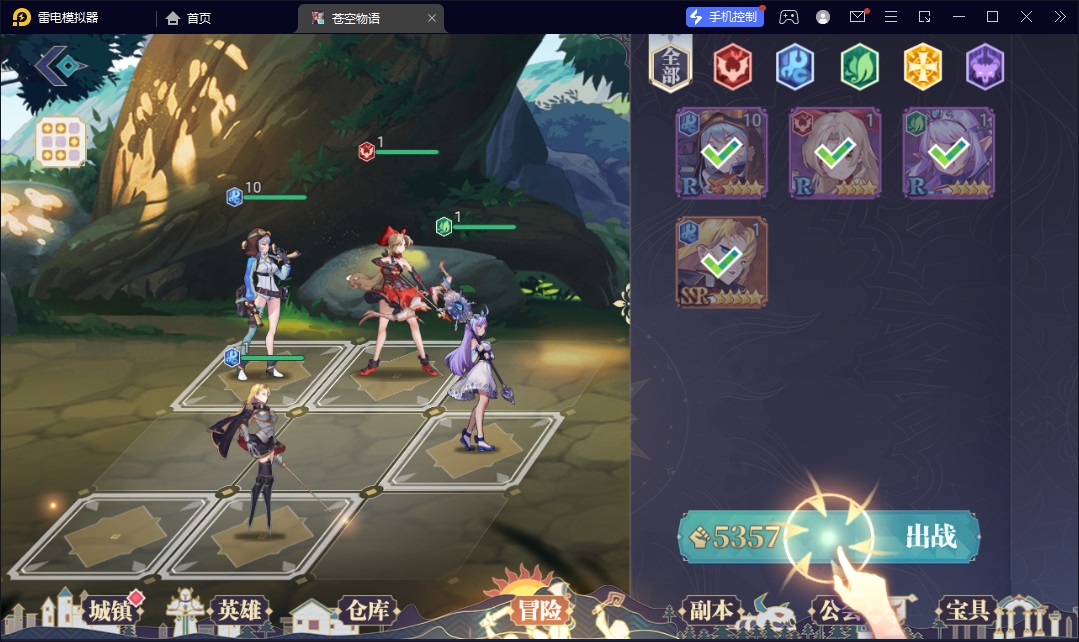Open the 英雄 heroes menu
The image size is (1079, 642).
pos(240,610)
